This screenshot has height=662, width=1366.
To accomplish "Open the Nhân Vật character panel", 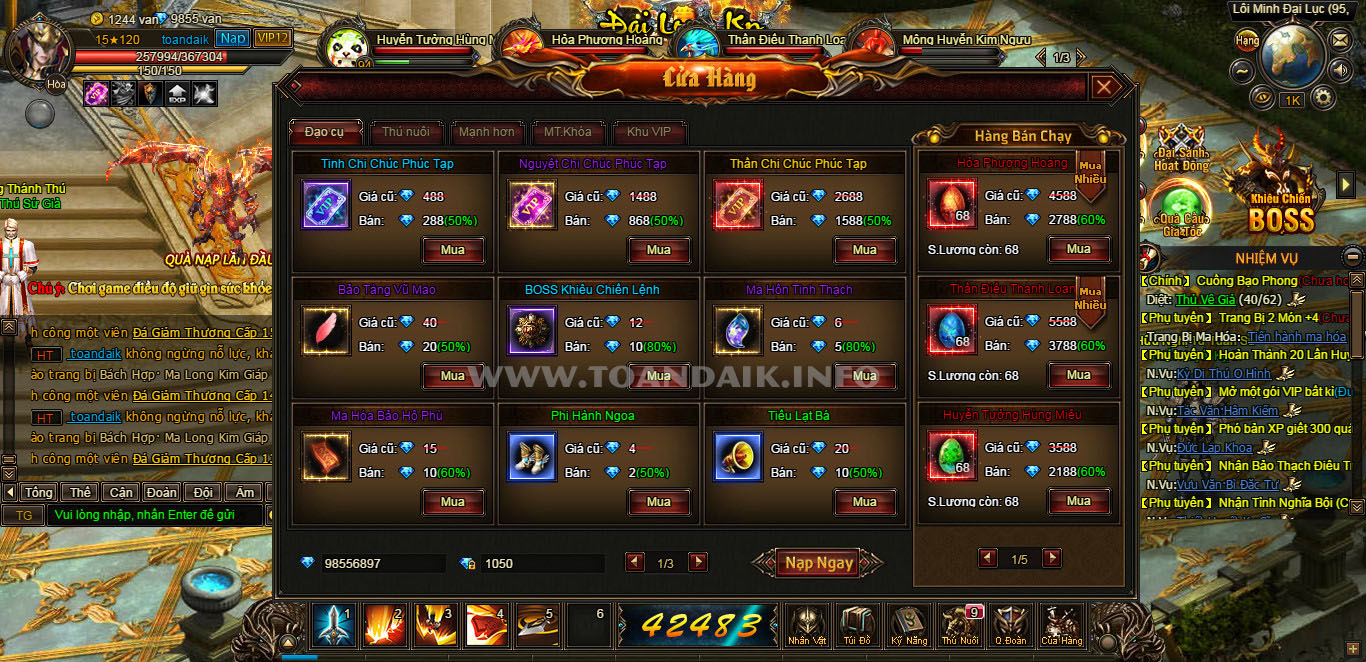I will [806, 624].
